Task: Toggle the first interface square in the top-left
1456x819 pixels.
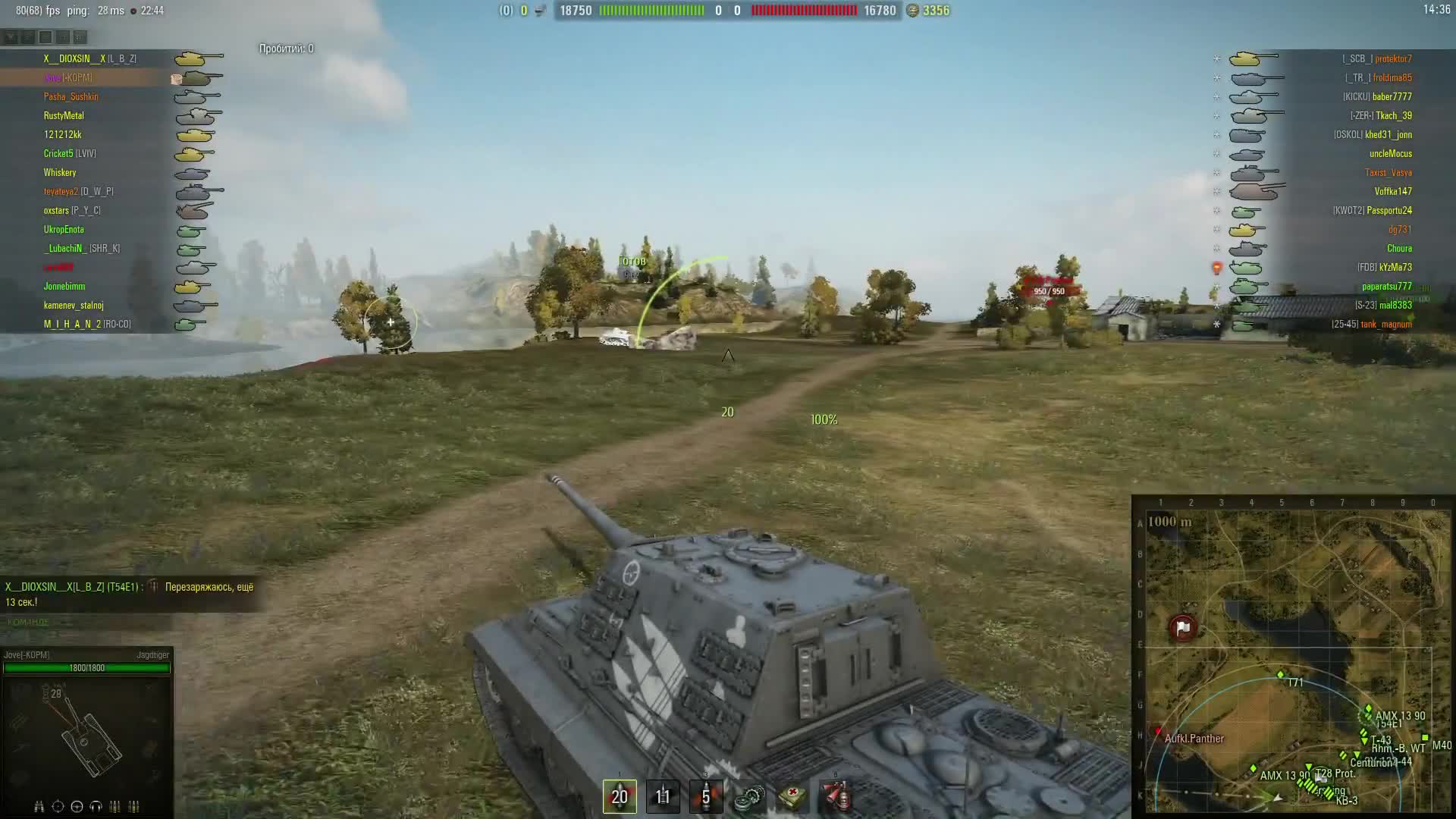Action: [x=11, y=36]
